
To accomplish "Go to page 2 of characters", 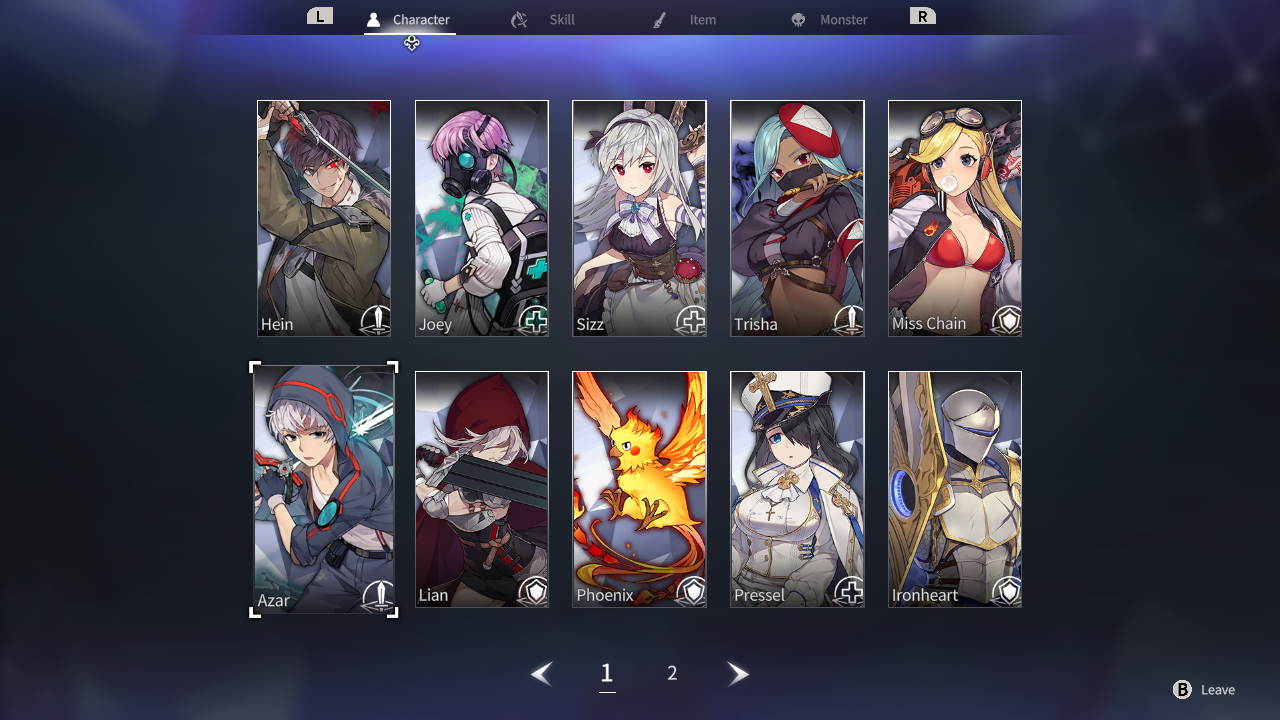I will (x=672, y=674).
